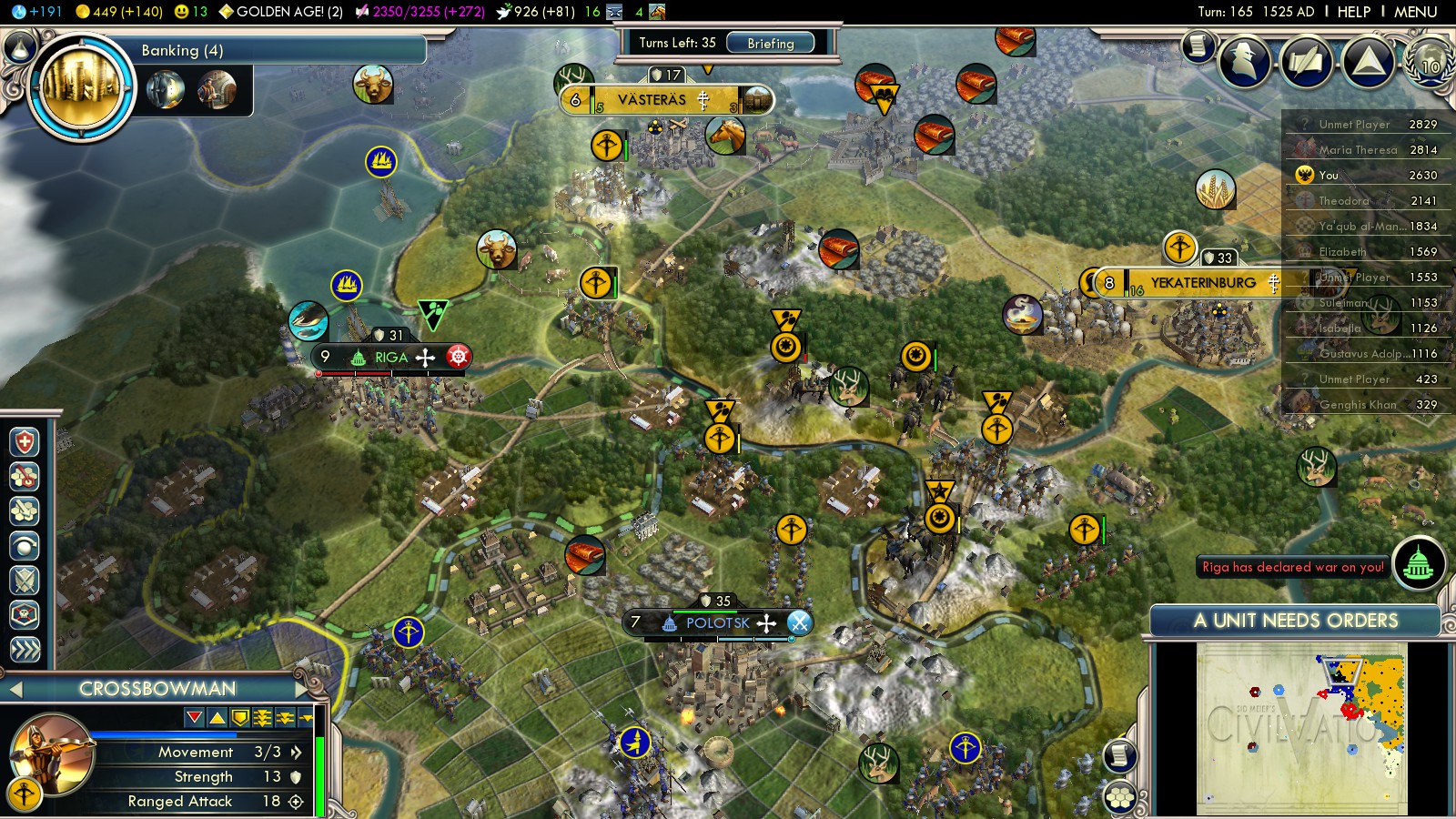
Task: Open the espionage spy overview
Action: [x=1244, y=62]
